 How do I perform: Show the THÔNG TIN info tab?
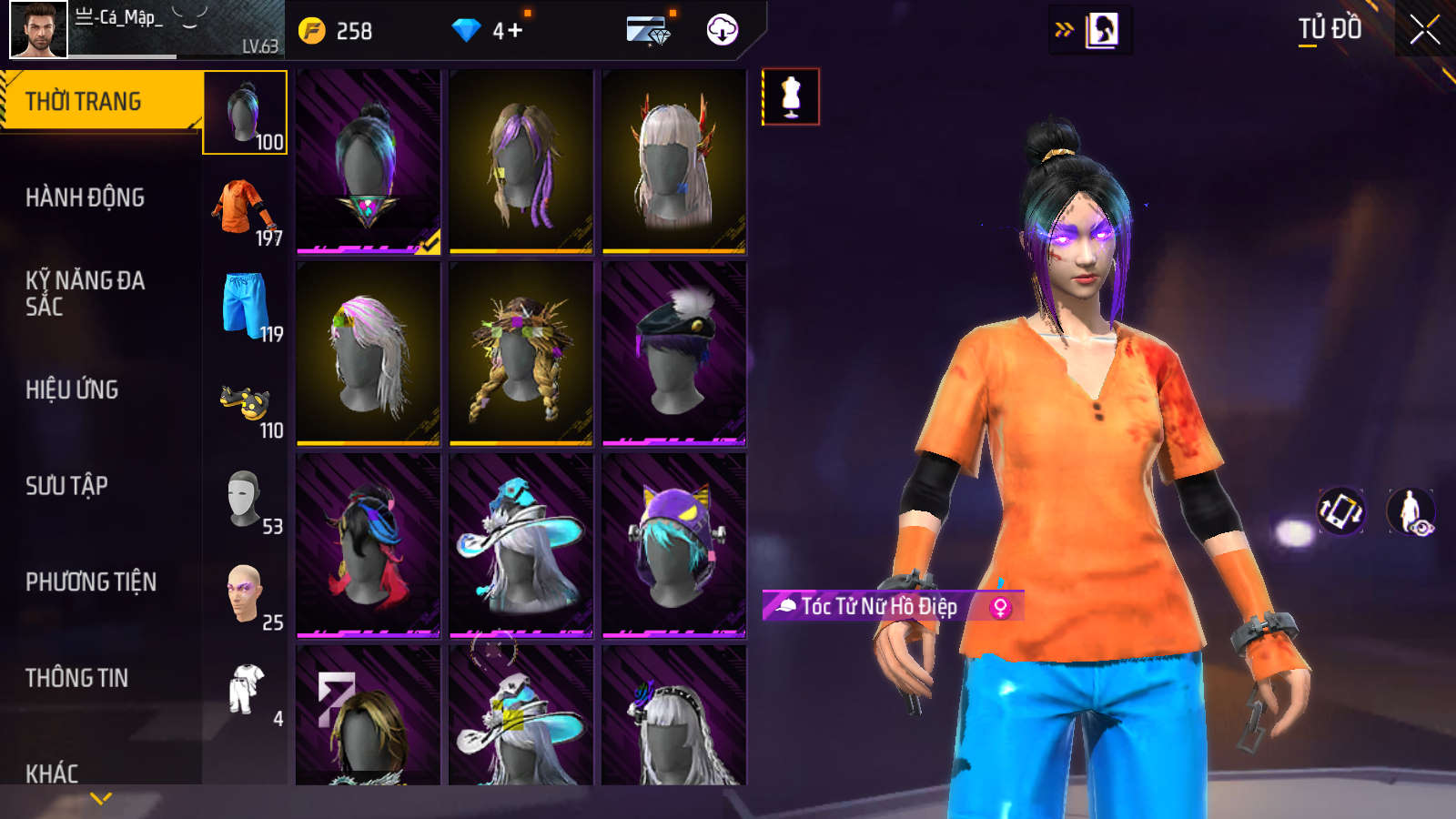(x=76, y=678)
